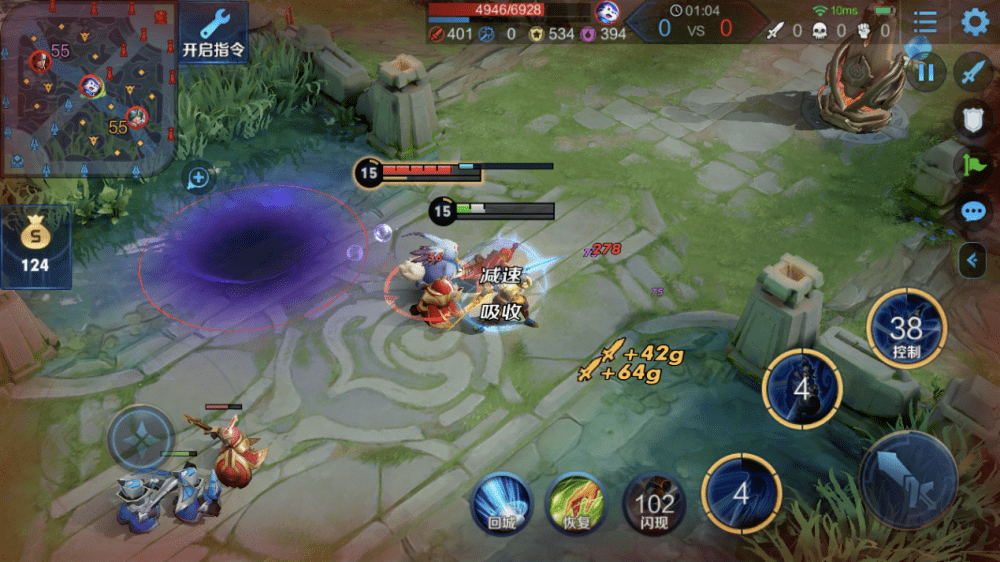
Task: Use the 回城 recall spell
Action: tap(501, 502)
